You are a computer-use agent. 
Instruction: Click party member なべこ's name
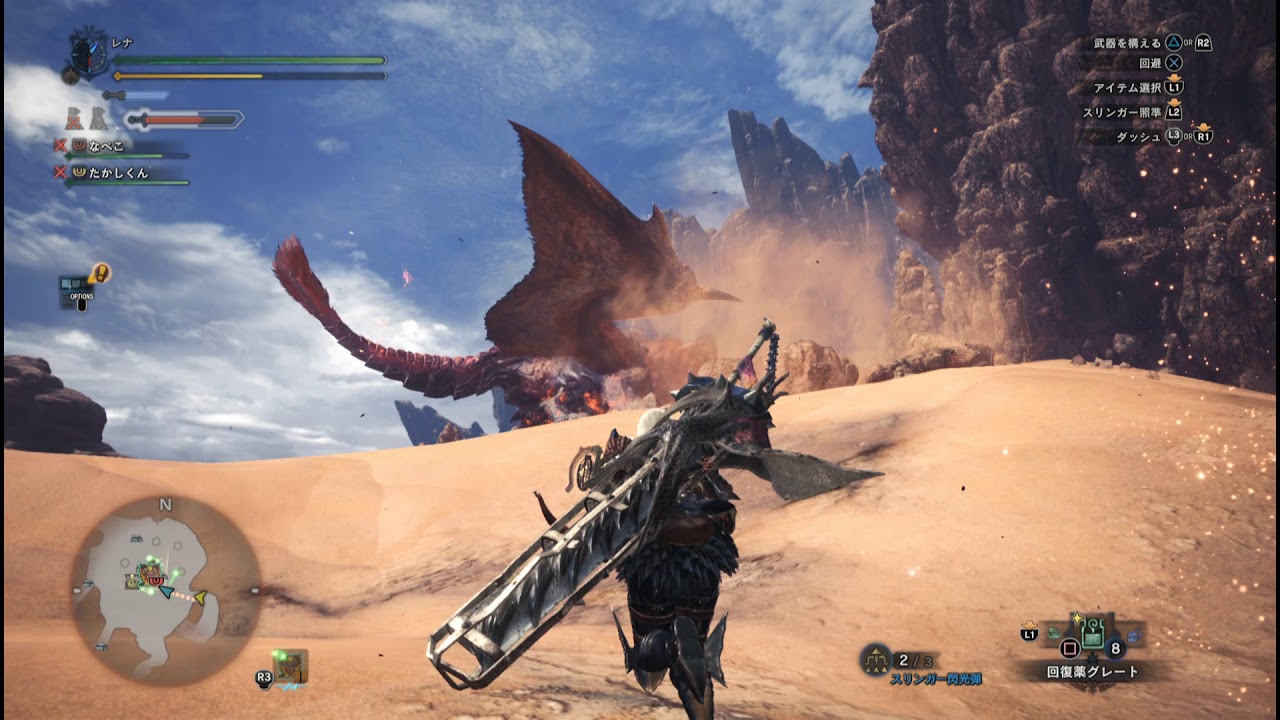[107, 146]
